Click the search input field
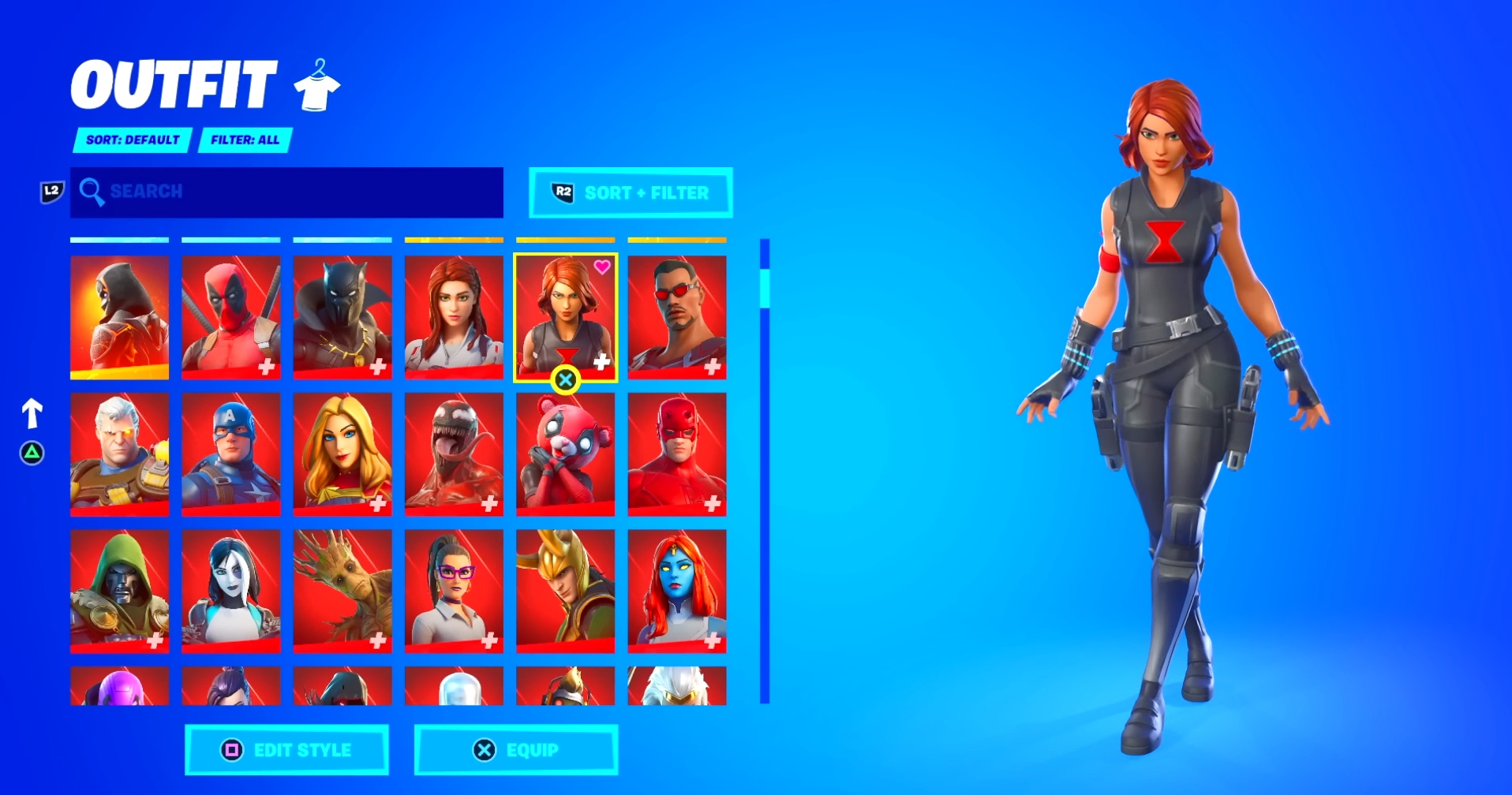 pyautogui.click(x=287, y=192)
